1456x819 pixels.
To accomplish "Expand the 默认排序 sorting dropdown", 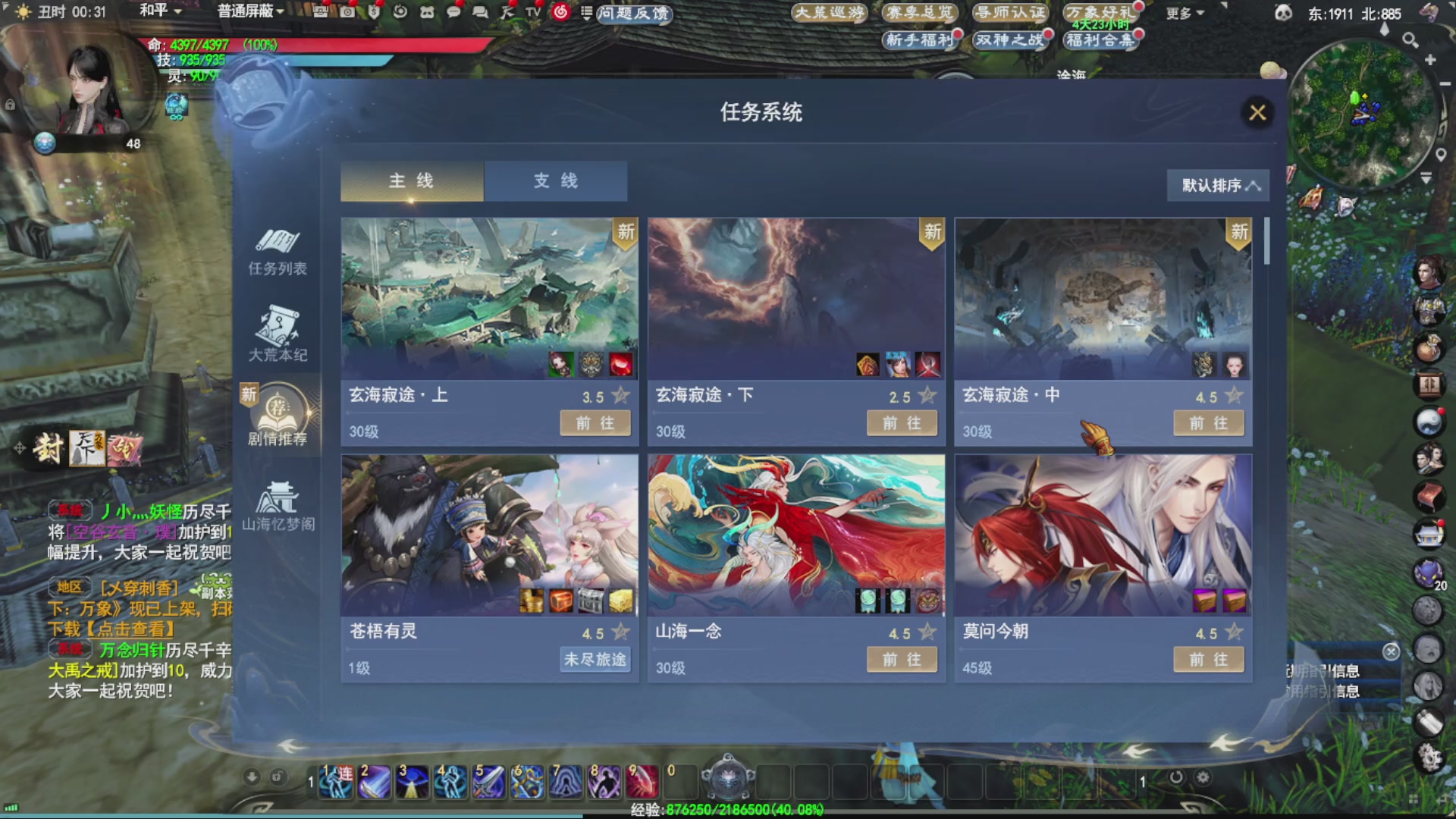I will click(x=1217, y=185).
